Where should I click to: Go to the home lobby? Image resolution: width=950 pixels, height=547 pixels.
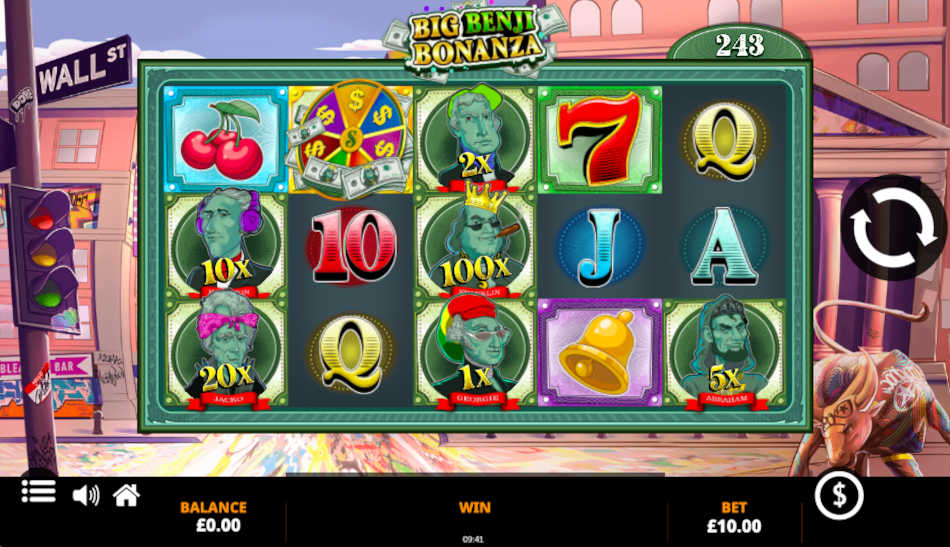(x=126, y=495)
